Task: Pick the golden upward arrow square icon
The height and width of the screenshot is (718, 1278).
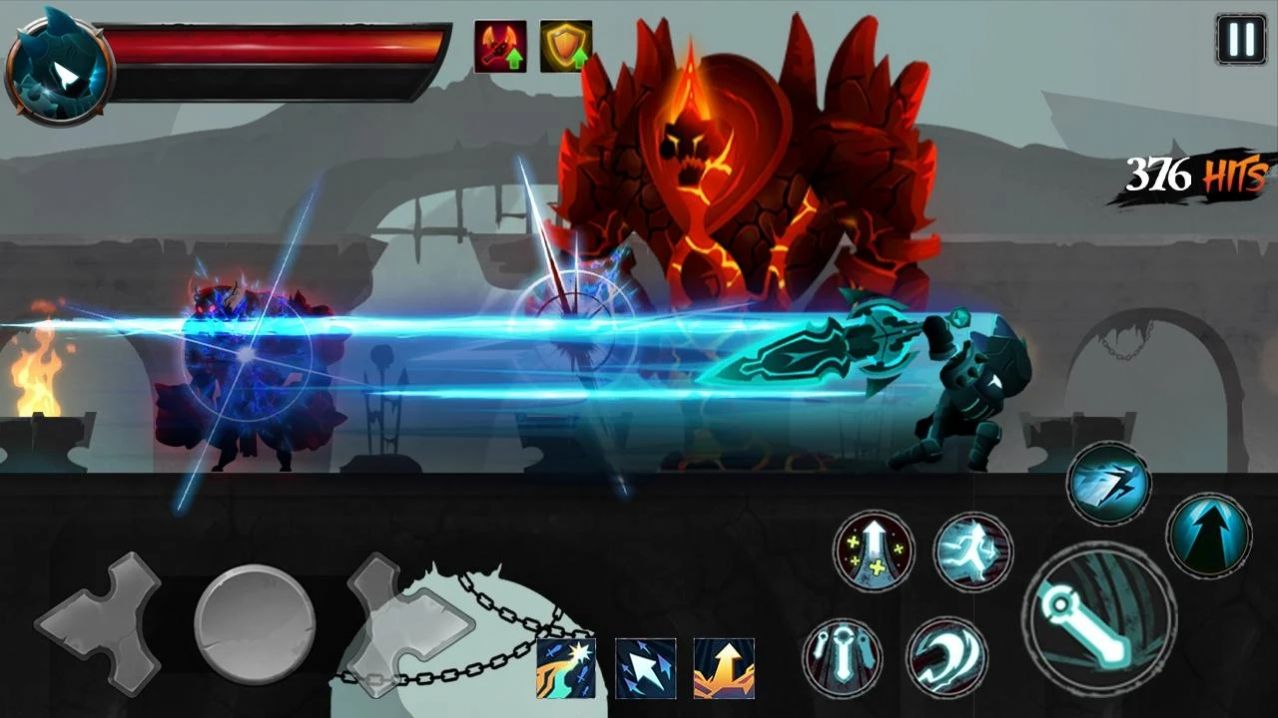Action: click(724, 667)
